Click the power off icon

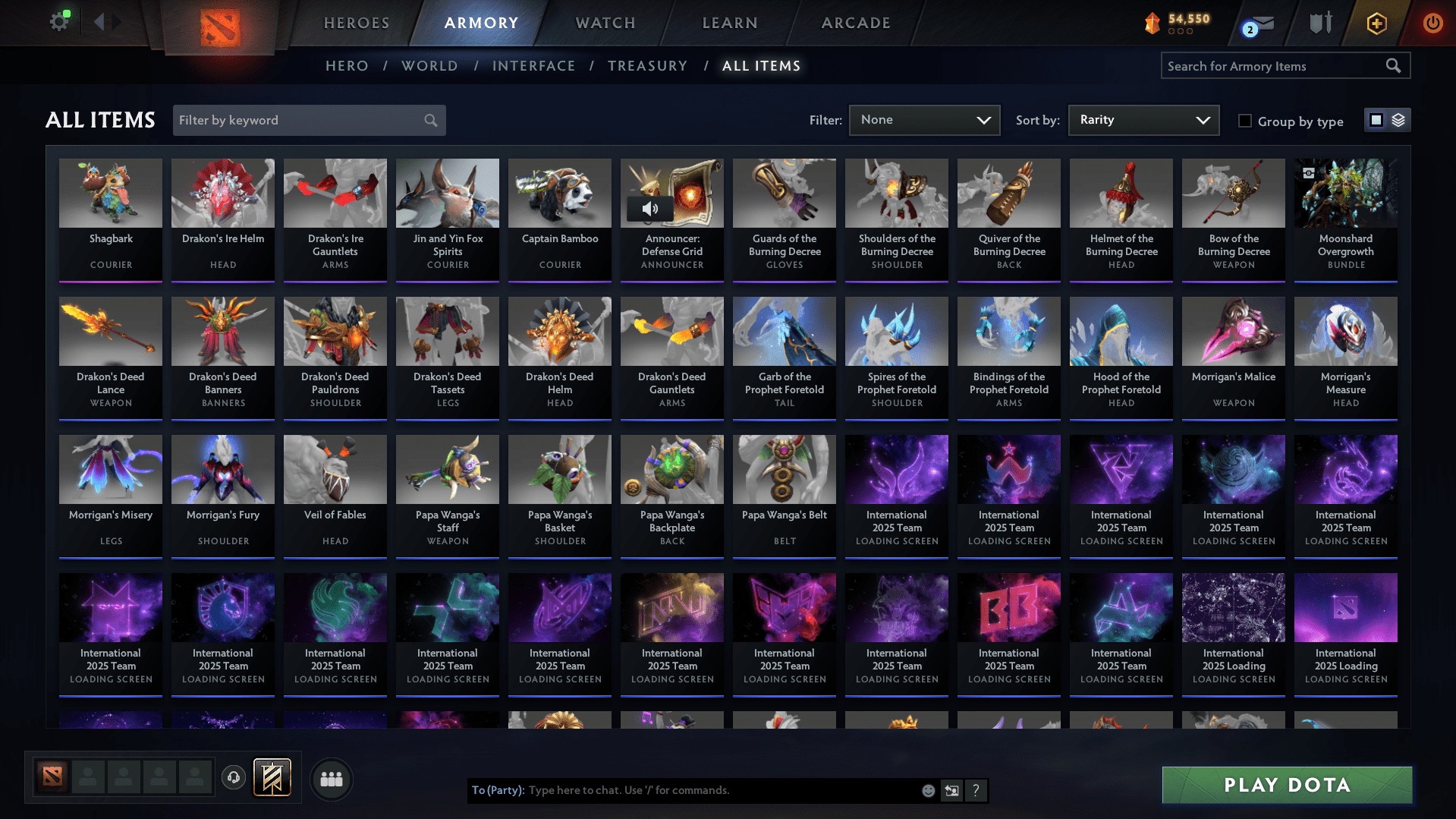1432,23
